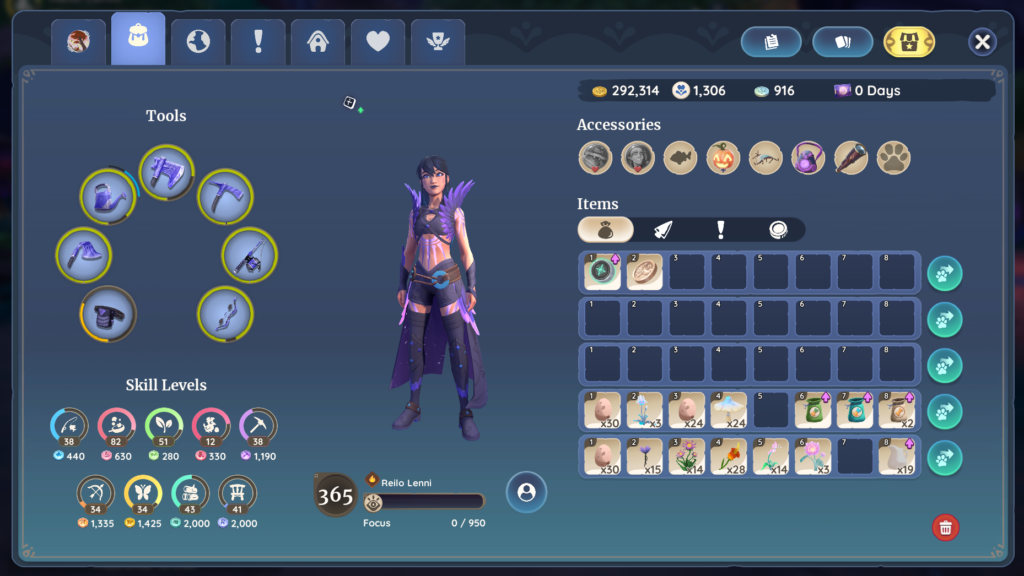The width and height of the screenshot is (1024, 576).
Task: Open the character profile button beside Focus
Action: [526, 492]
